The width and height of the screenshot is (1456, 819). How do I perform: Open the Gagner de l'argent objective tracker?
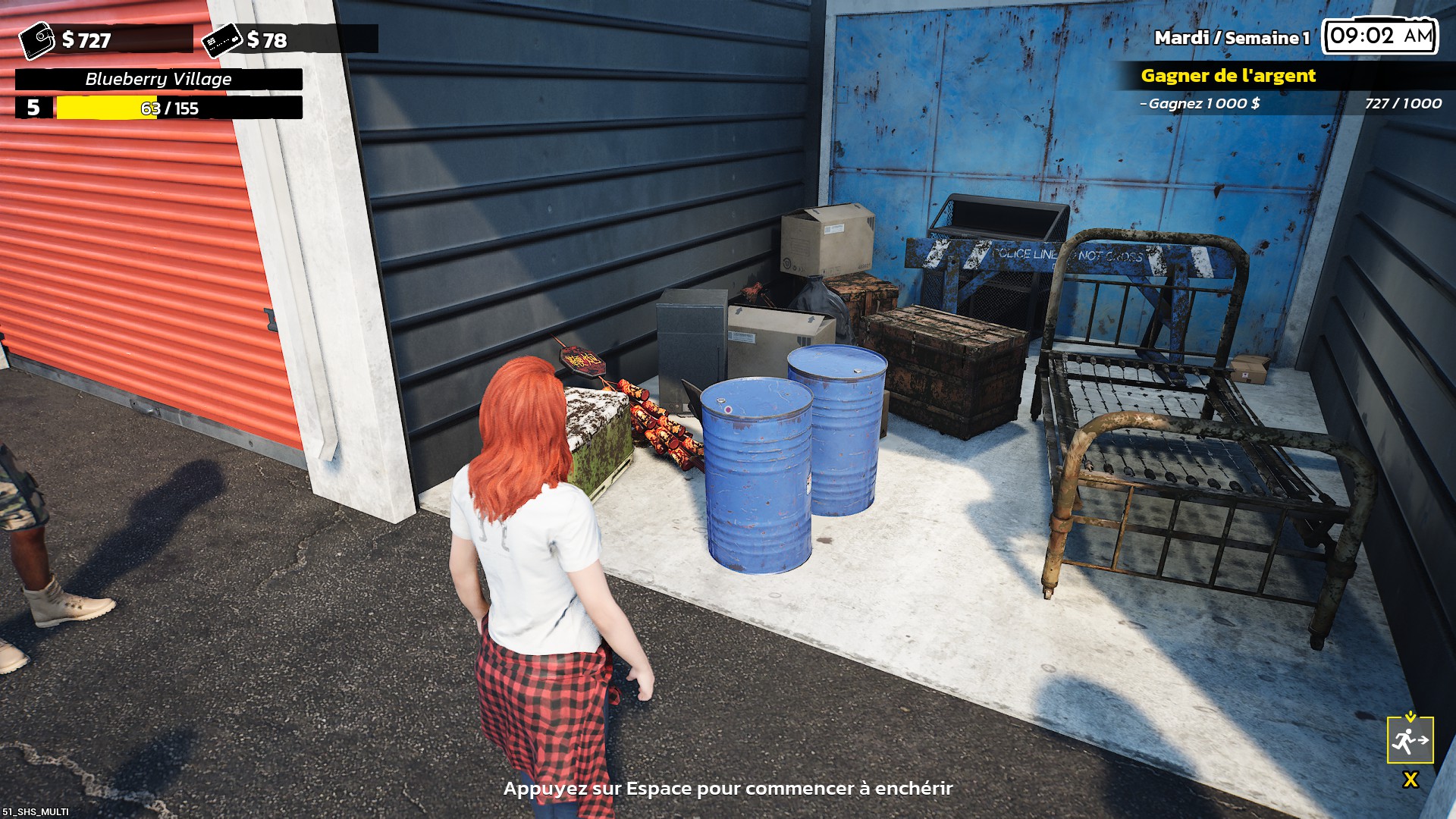click(1228, 76)
